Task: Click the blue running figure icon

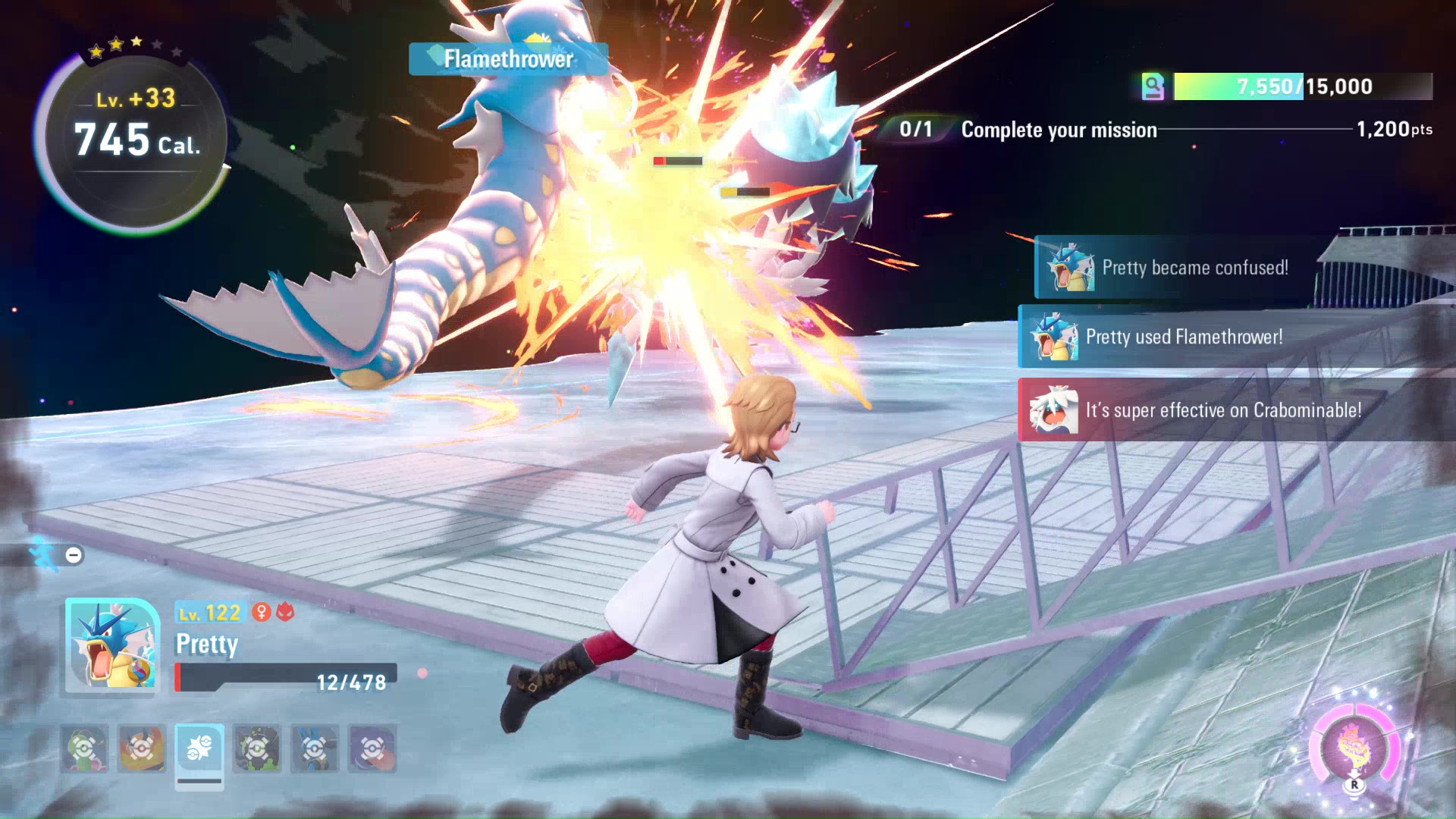Action: pyautogui.click(x=44, y=554)
